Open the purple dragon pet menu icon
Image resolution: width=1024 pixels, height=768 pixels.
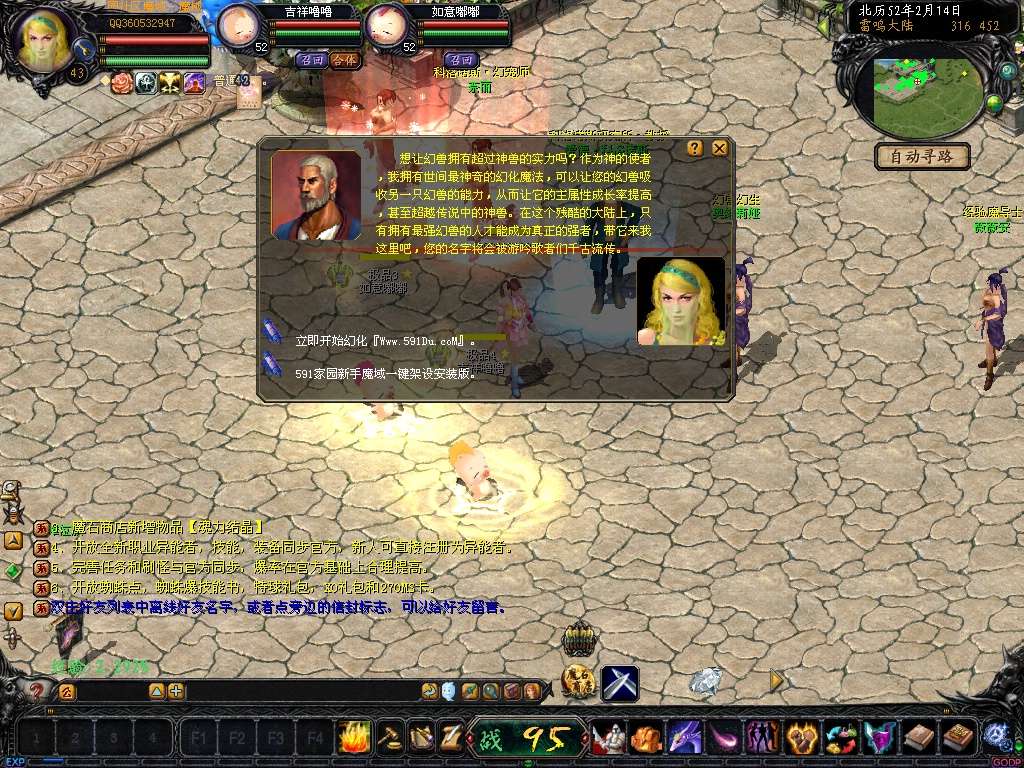pos(684,738)
